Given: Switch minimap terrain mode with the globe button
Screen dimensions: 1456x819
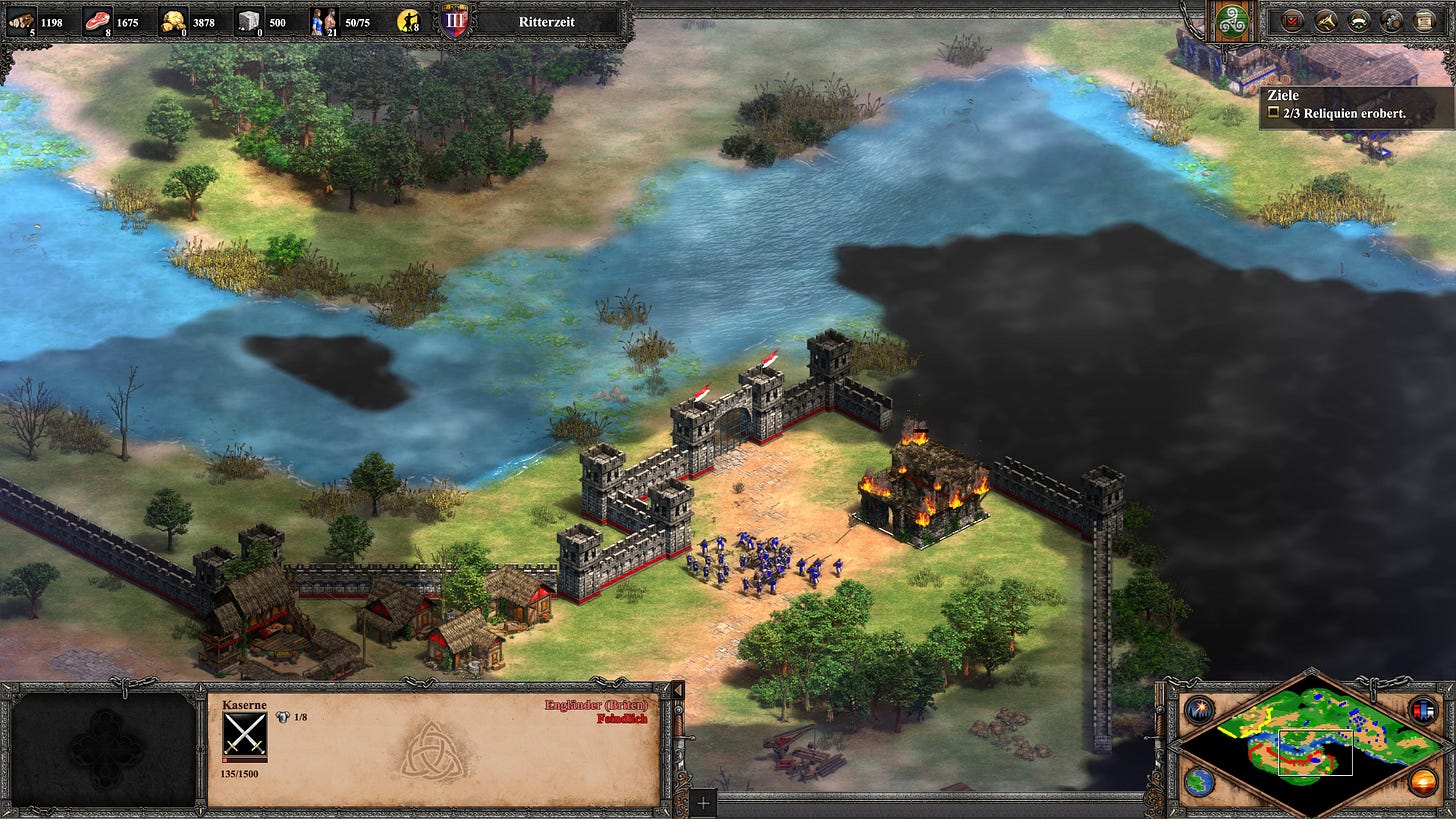Looking at the screenshot, I should click(x=1198, y=782).
